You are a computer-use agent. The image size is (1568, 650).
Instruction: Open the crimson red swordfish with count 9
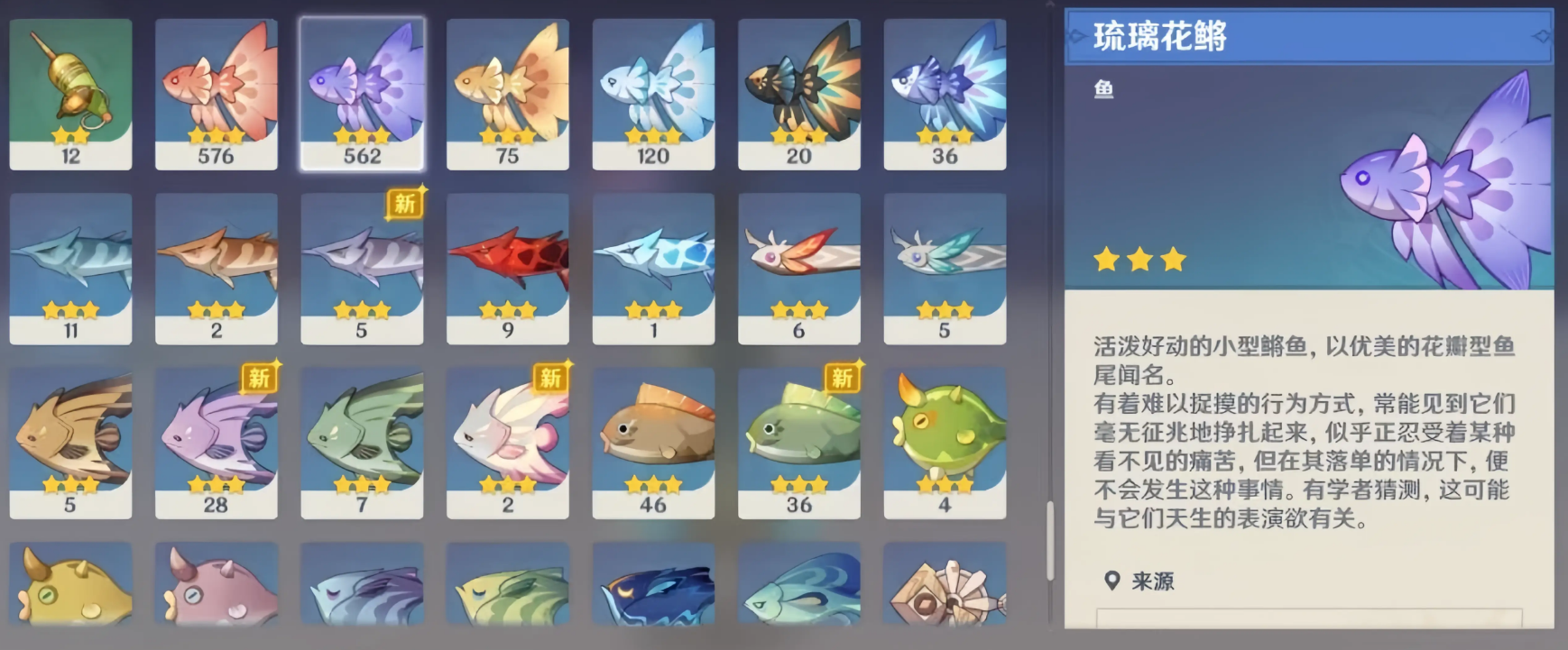tap(508, 269)
